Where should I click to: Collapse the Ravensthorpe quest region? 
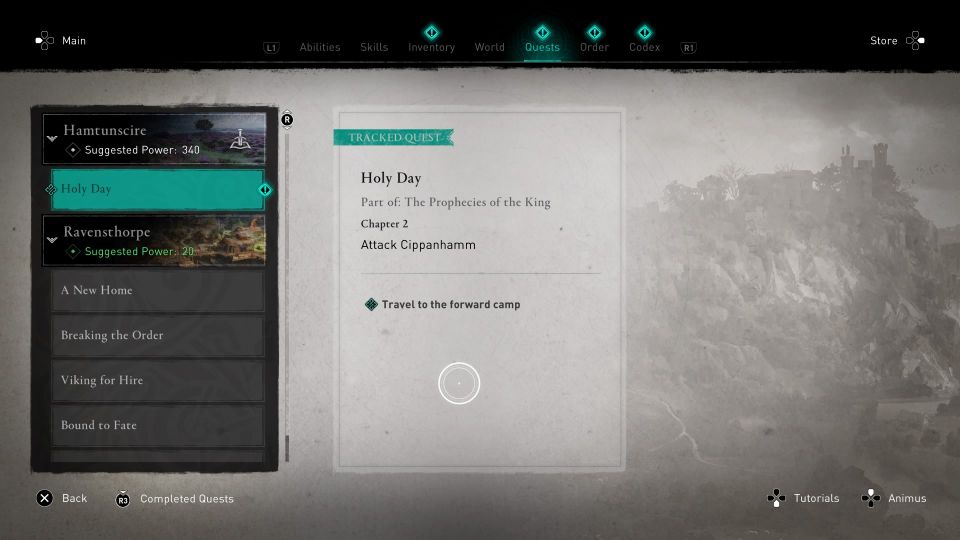click(x=53, y=238)
